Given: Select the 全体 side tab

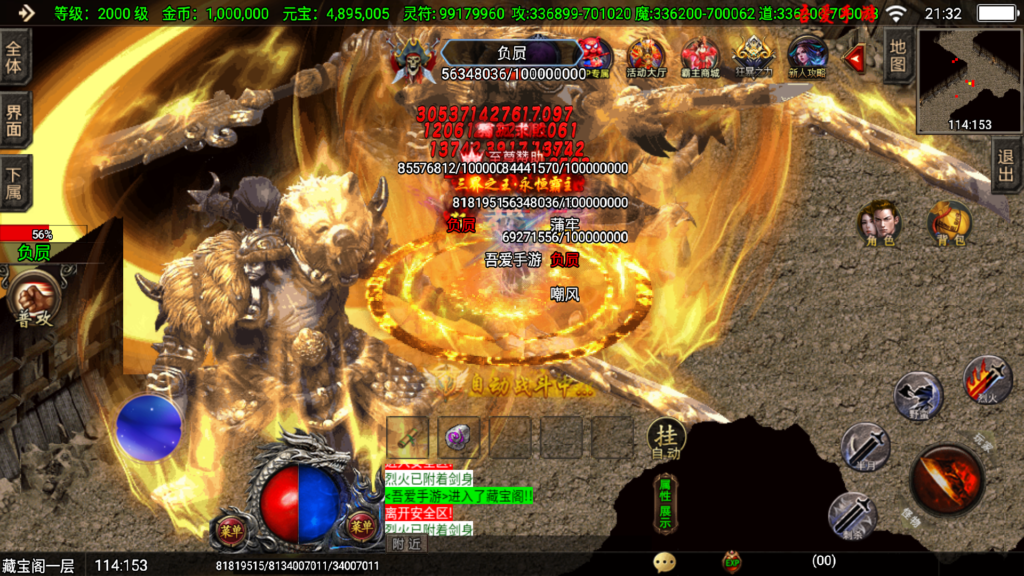Looking at the screenshot, I should [x=15, y=56].
